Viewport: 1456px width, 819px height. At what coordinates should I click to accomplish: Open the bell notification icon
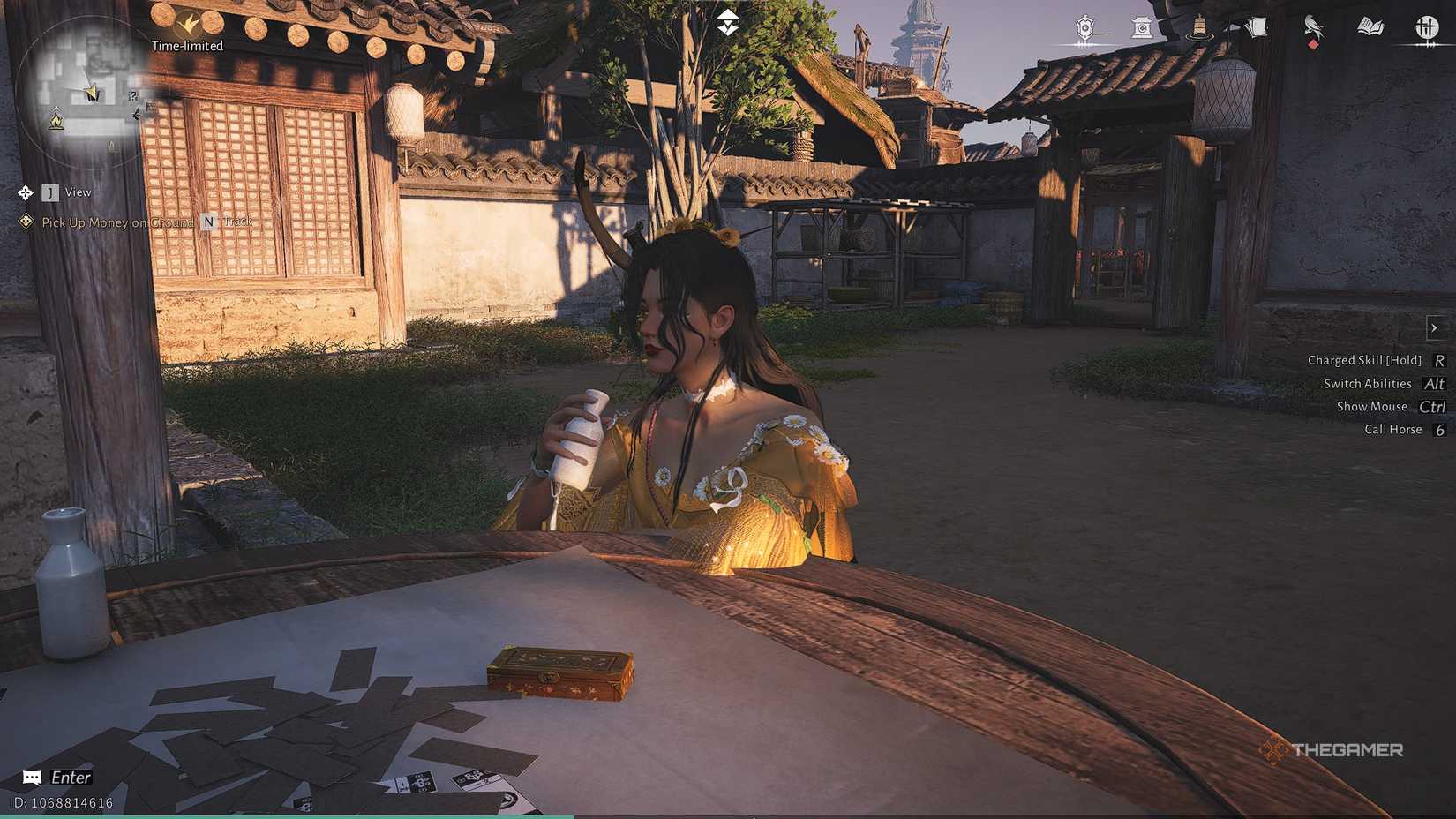click(x=1198, y=26)
